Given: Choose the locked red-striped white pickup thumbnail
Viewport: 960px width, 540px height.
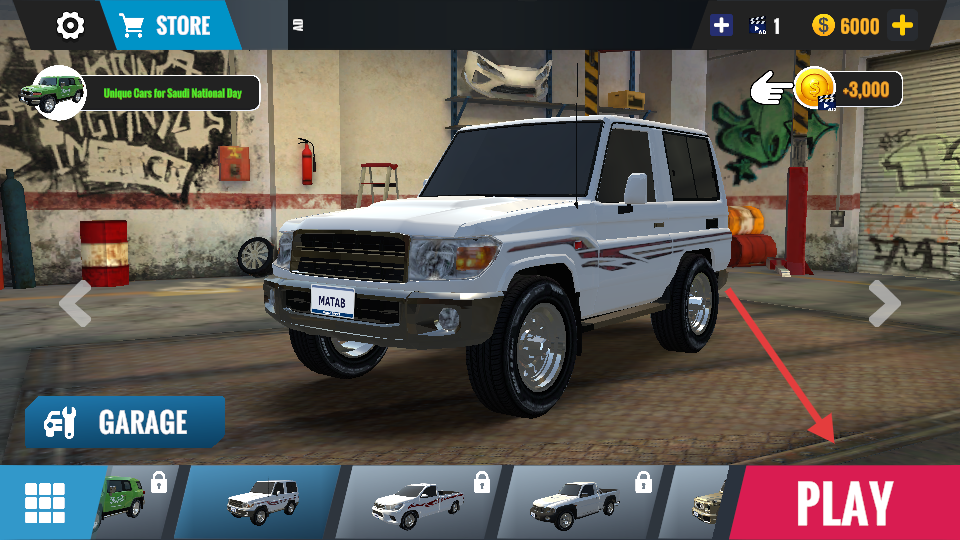Looking at the screenshot, I should pyautogui.click(x=418, y=502).
